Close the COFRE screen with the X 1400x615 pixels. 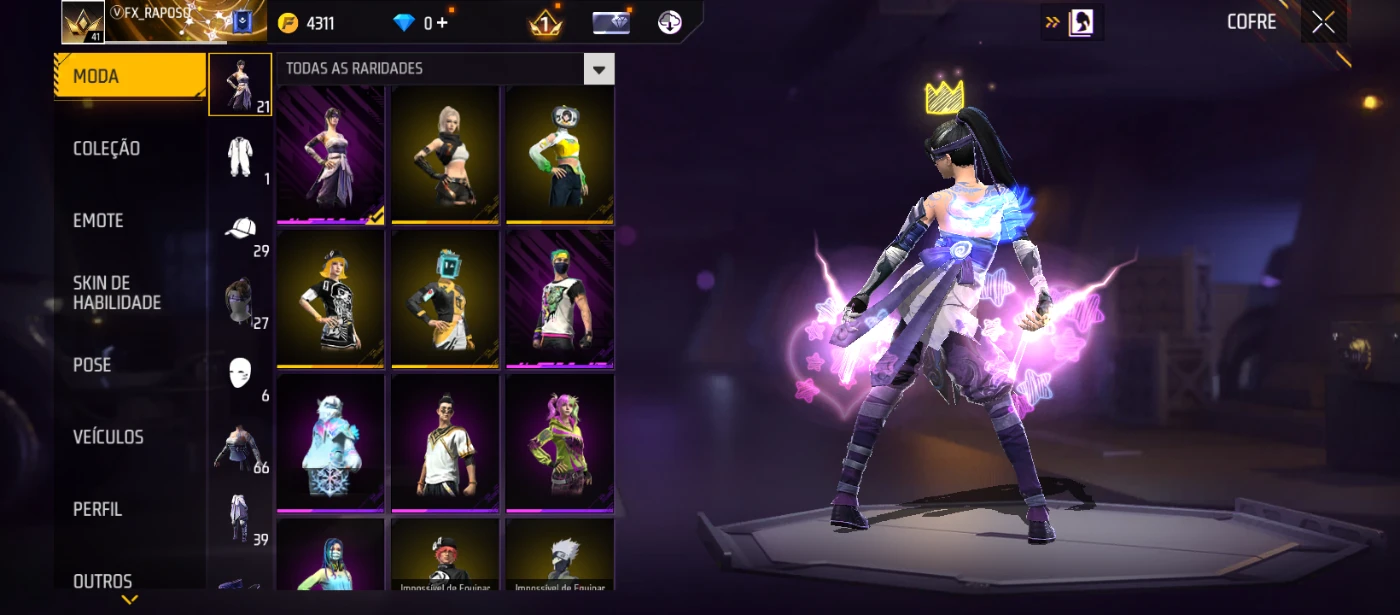pyautogui.click(x=1323, y=23)
